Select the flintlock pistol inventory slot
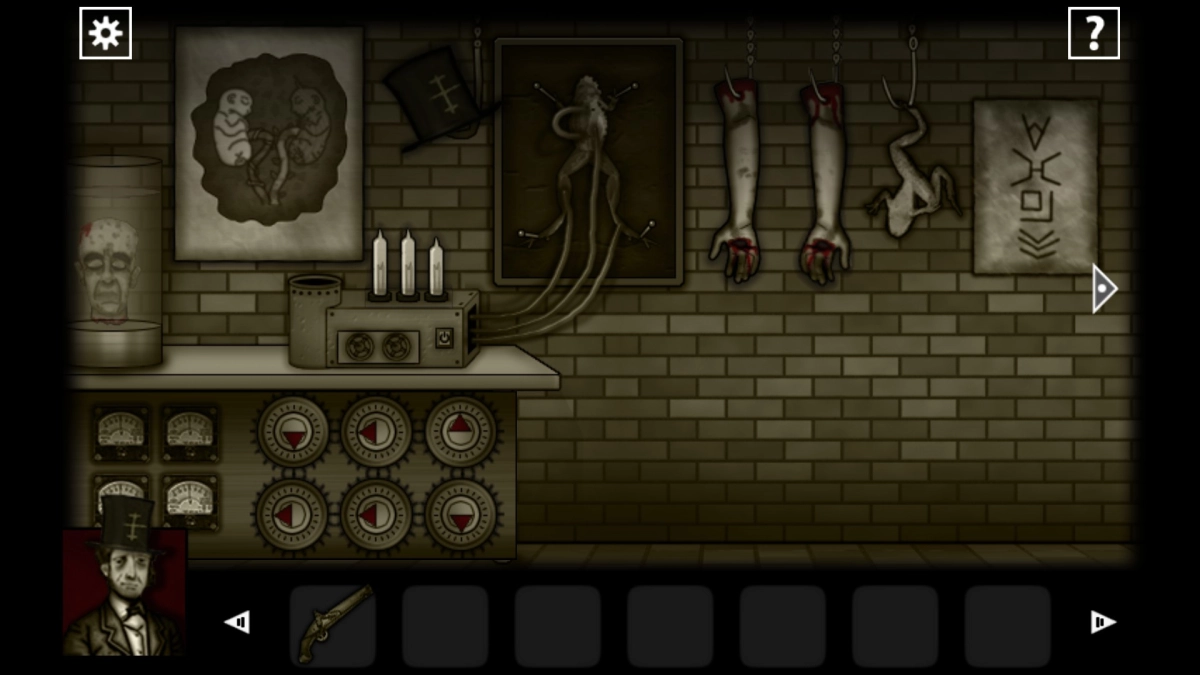Viewport: 1200px width, 675px height. coord(333,625)
